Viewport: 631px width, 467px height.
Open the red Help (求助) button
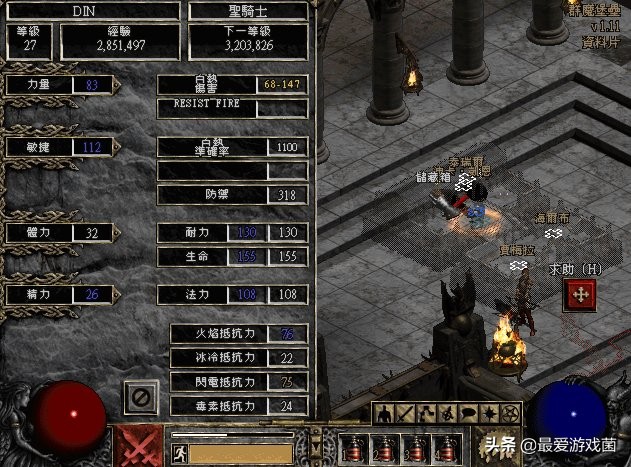click(x=579, y=294)
